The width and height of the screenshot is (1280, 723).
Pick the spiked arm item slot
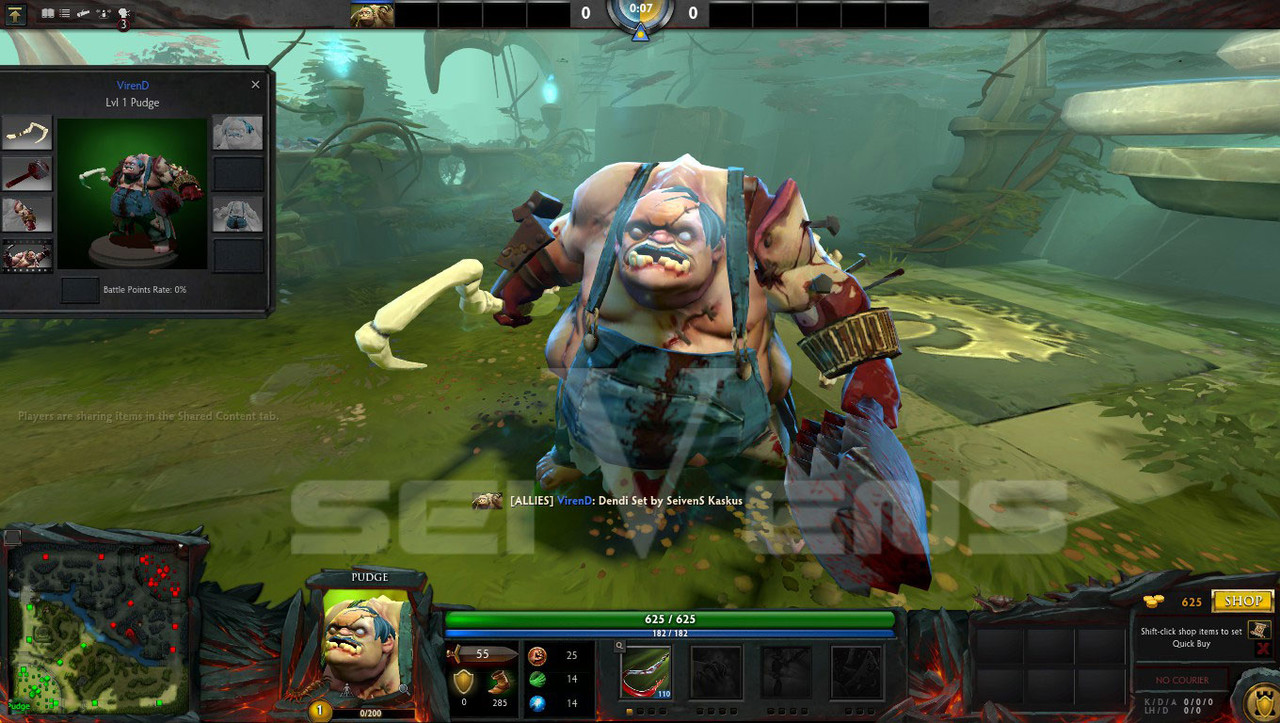pos(27,214)
